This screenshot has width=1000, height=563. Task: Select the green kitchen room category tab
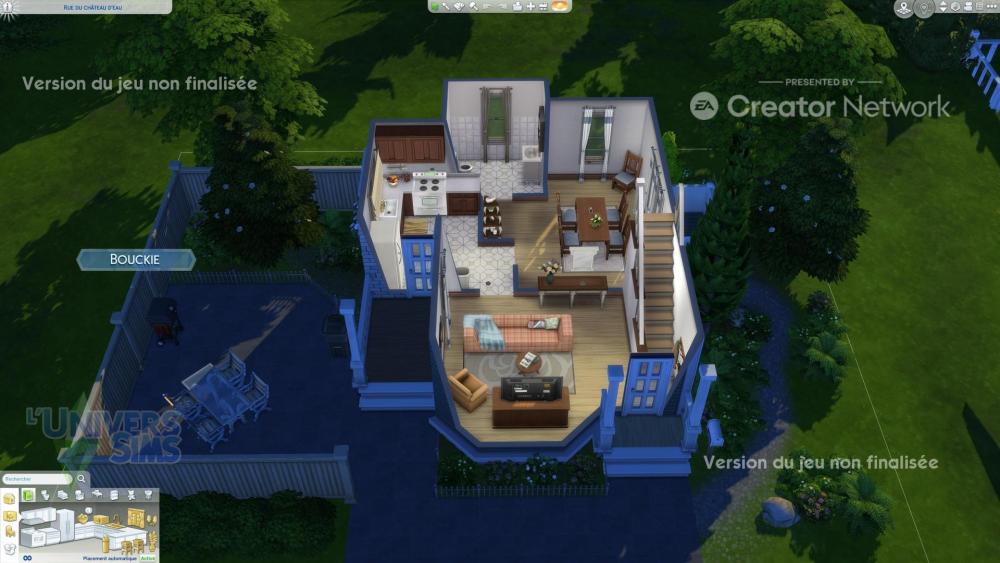[x=30, y=495]
